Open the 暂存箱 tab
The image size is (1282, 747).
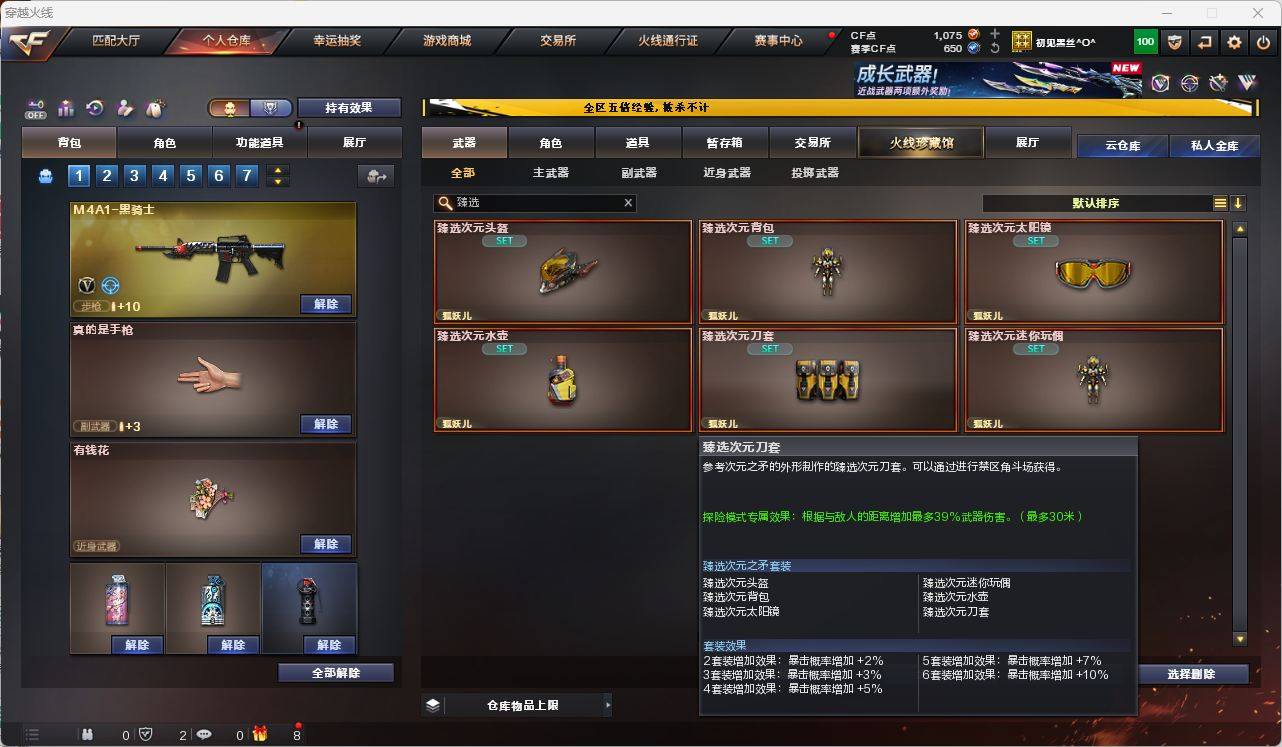pos(724,142)
